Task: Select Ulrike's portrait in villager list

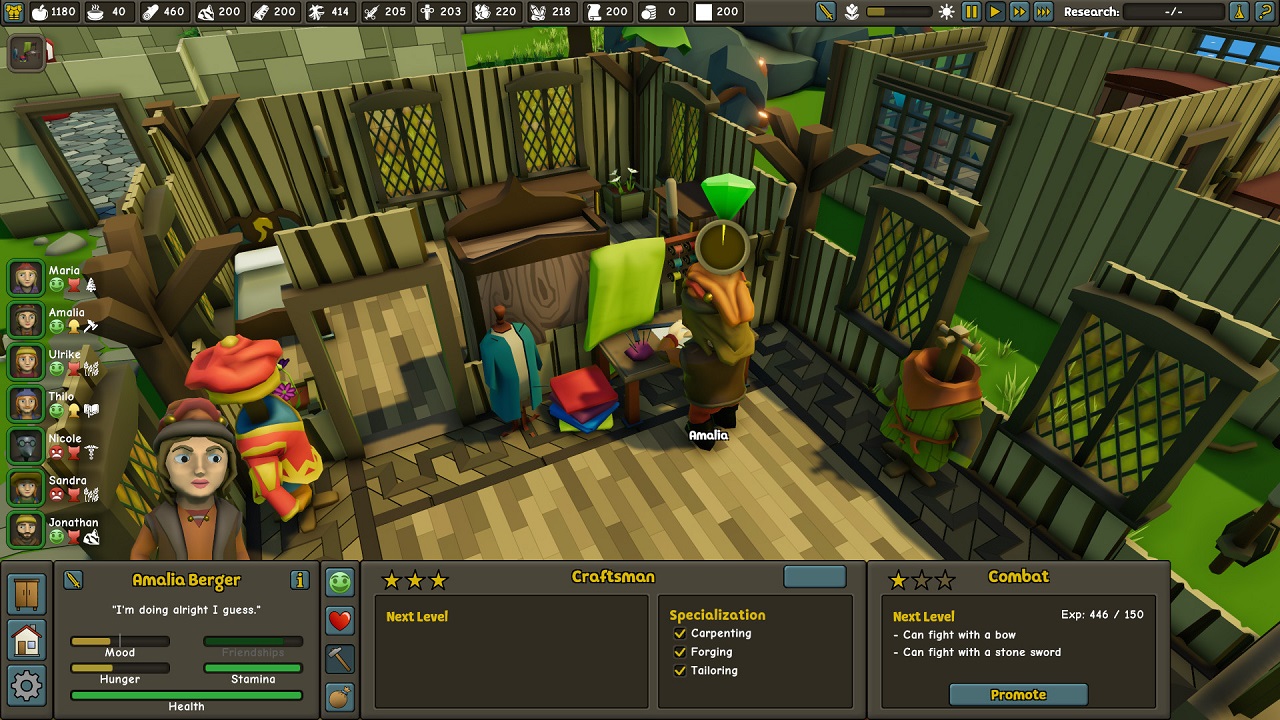Action: click(x=27, y=362)
